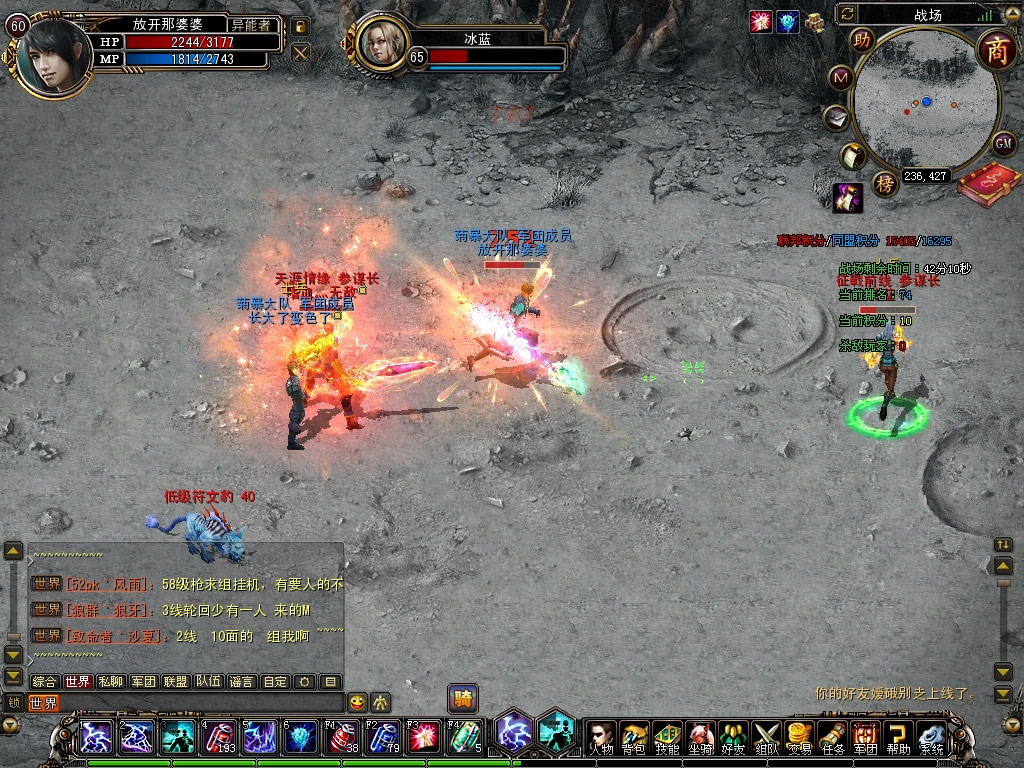Screen dimensions: 1024x768
Task: Open the 好友 friends list
Action: (x=733, y=738)
